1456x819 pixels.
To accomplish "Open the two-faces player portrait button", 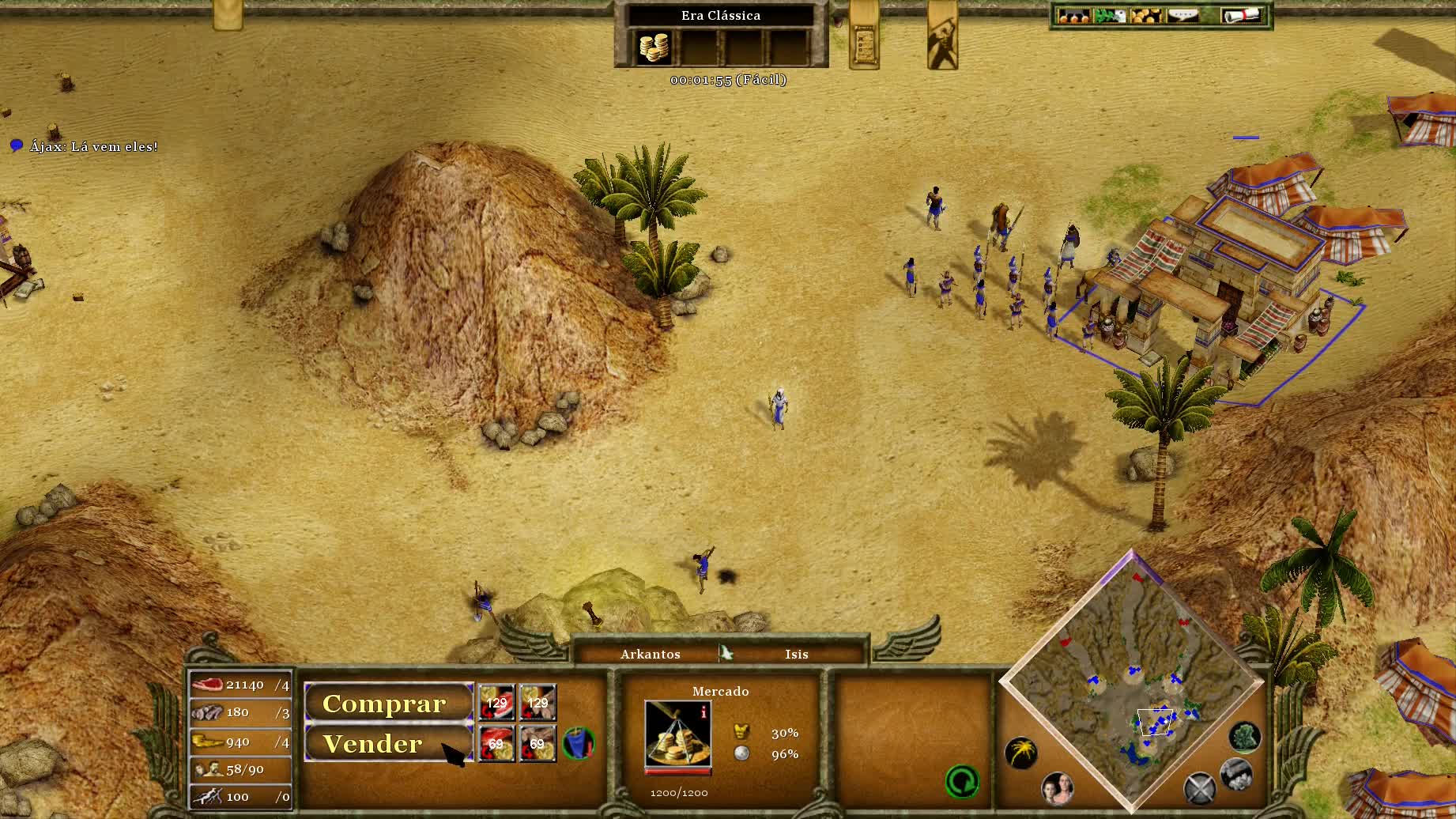I will [x=1057, y=787].
